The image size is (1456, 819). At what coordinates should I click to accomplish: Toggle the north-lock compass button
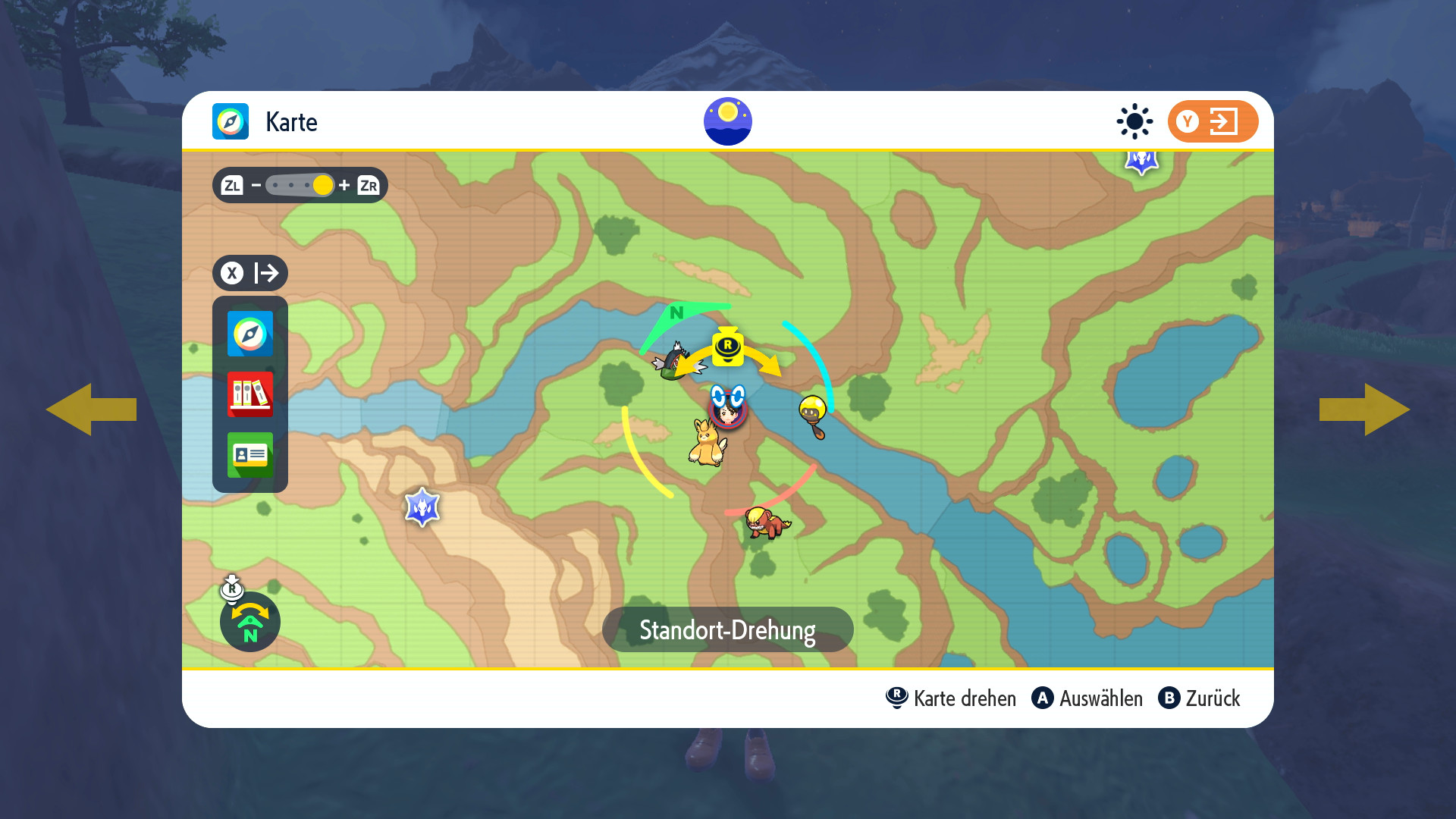click(250, 622)
